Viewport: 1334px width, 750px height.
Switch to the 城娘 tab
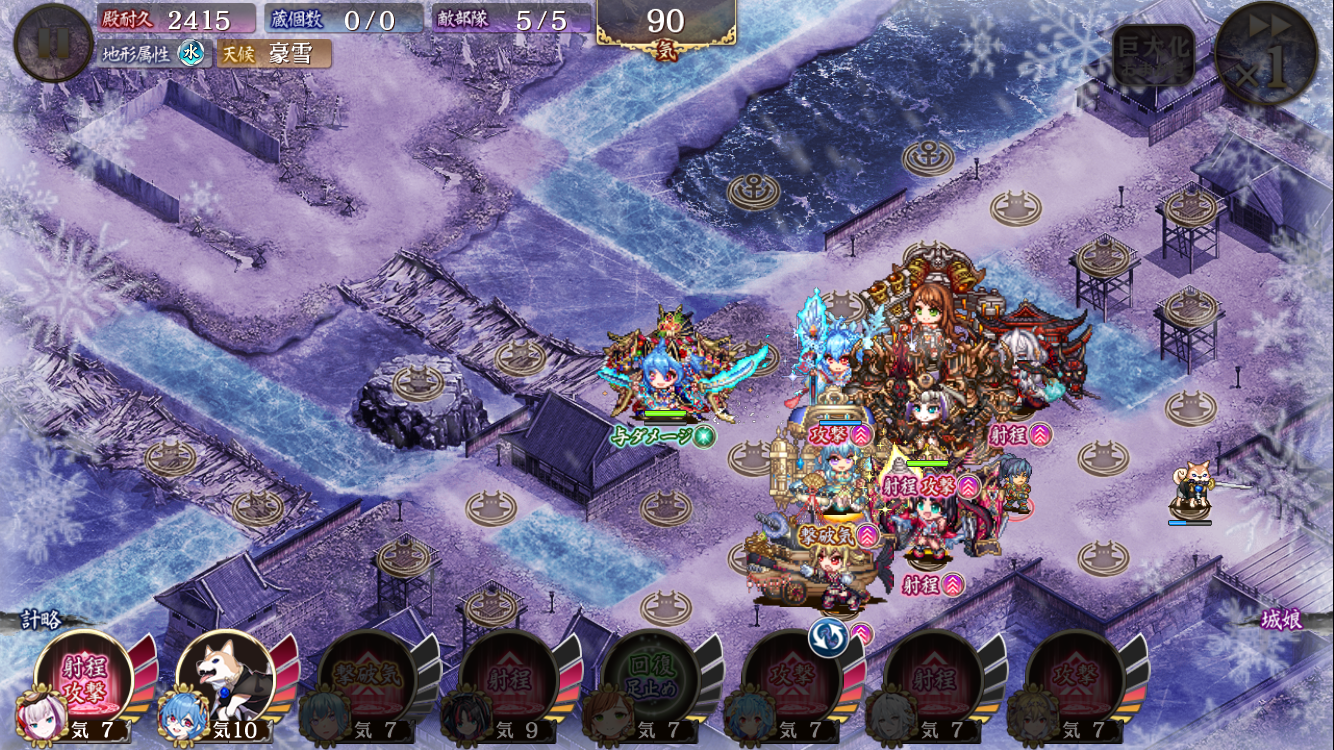[x=1281, y=621]
